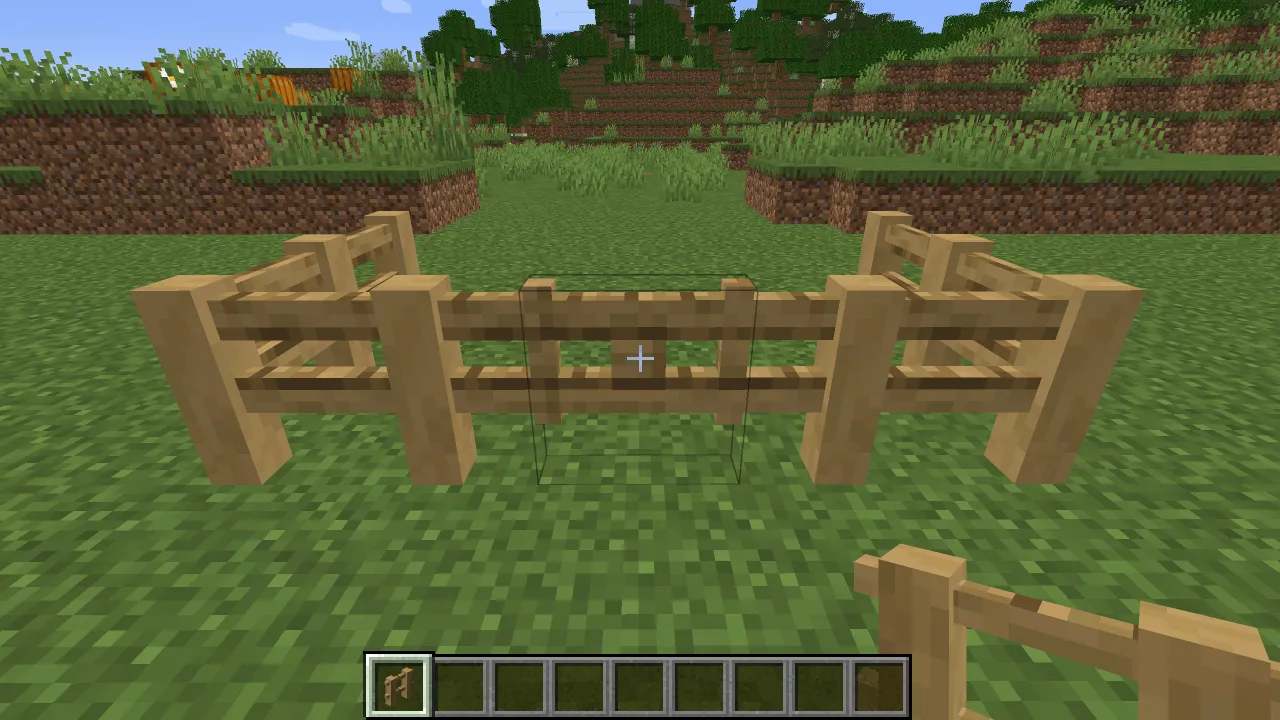Click the empty sixth hotbar slot
Screen dimensions: 1280x720
point(698,684)
